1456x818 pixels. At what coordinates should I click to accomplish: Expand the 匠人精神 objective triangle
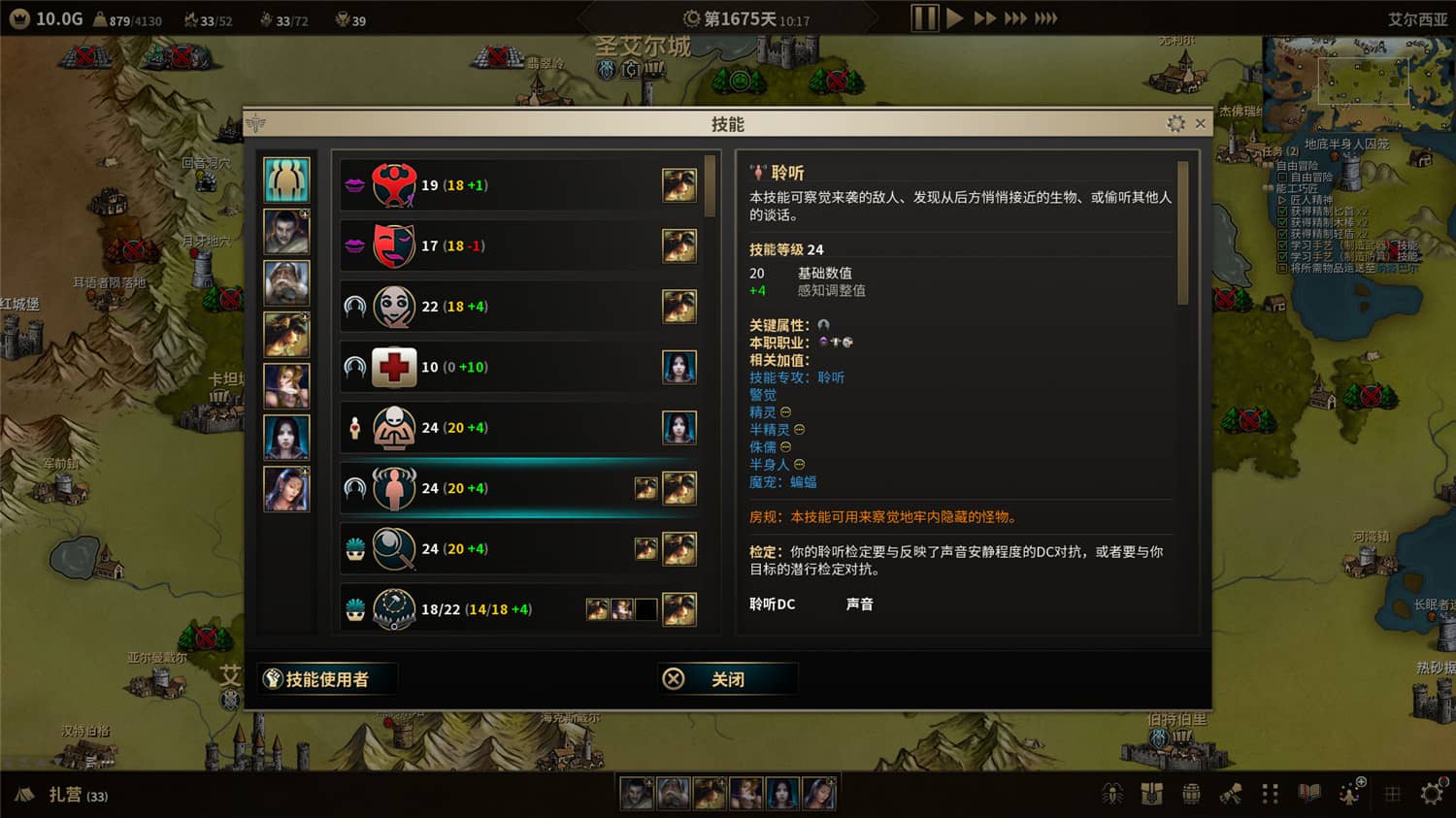[1282, 200]
